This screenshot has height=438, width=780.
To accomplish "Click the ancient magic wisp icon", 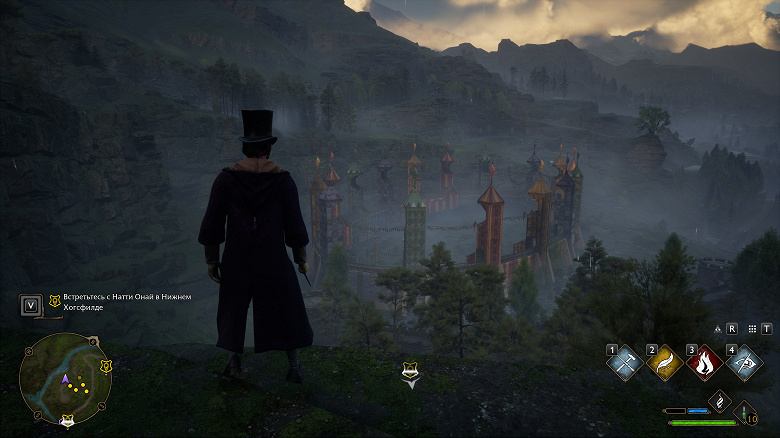I will (x=717, y=400).
